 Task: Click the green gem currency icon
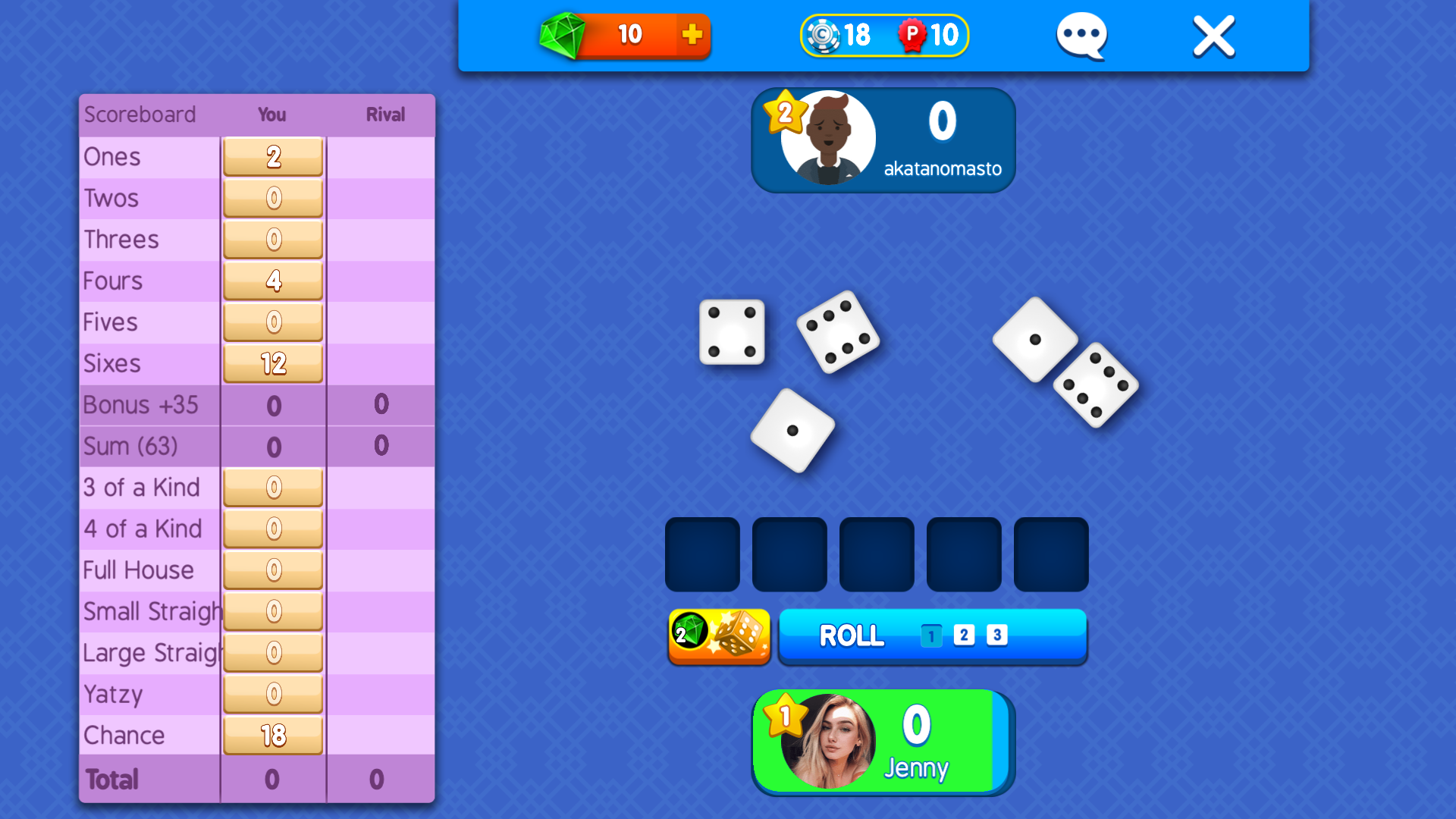click(x=564, y=34)
